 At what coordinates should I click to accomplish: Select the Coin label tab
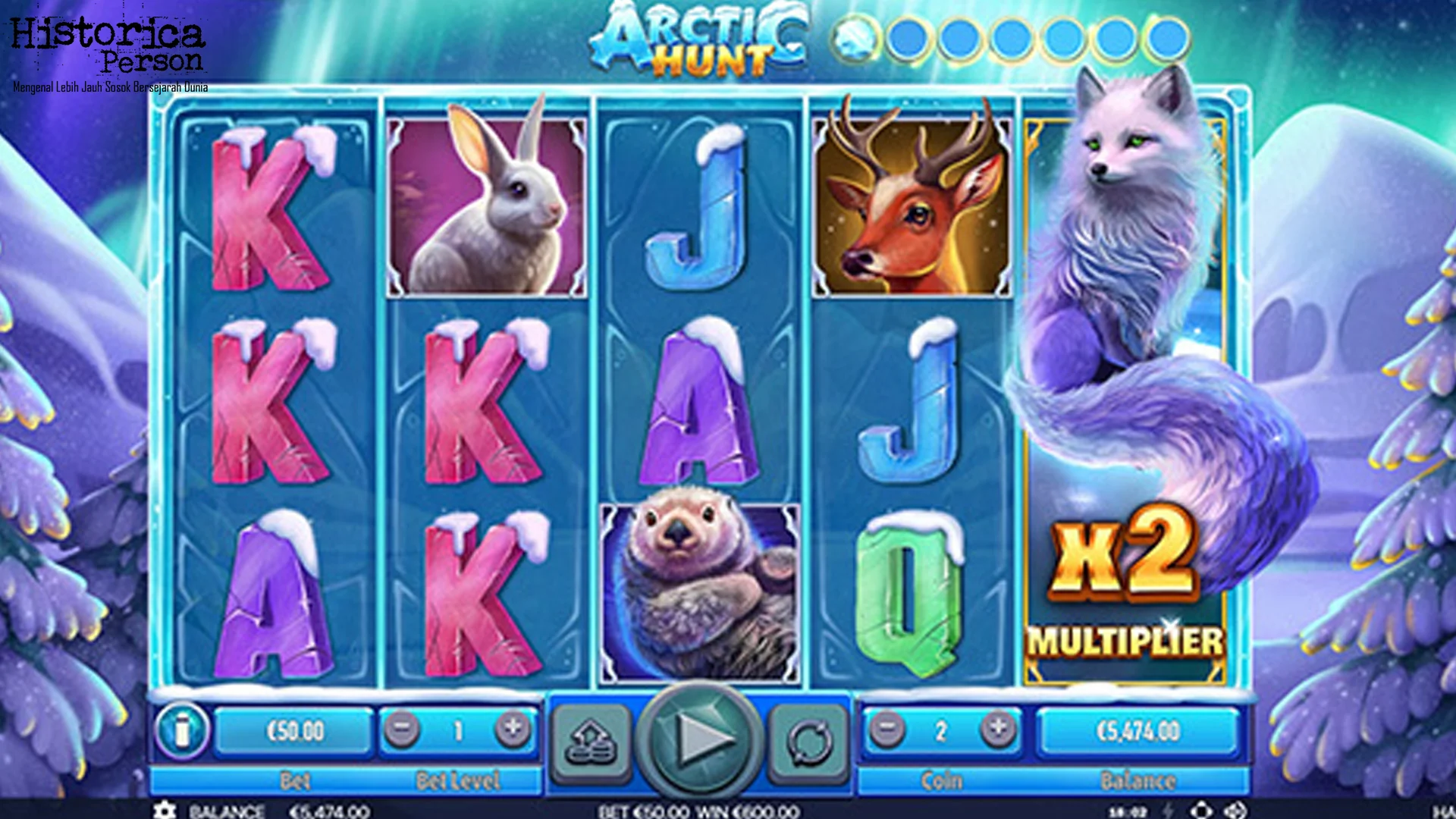940,780
